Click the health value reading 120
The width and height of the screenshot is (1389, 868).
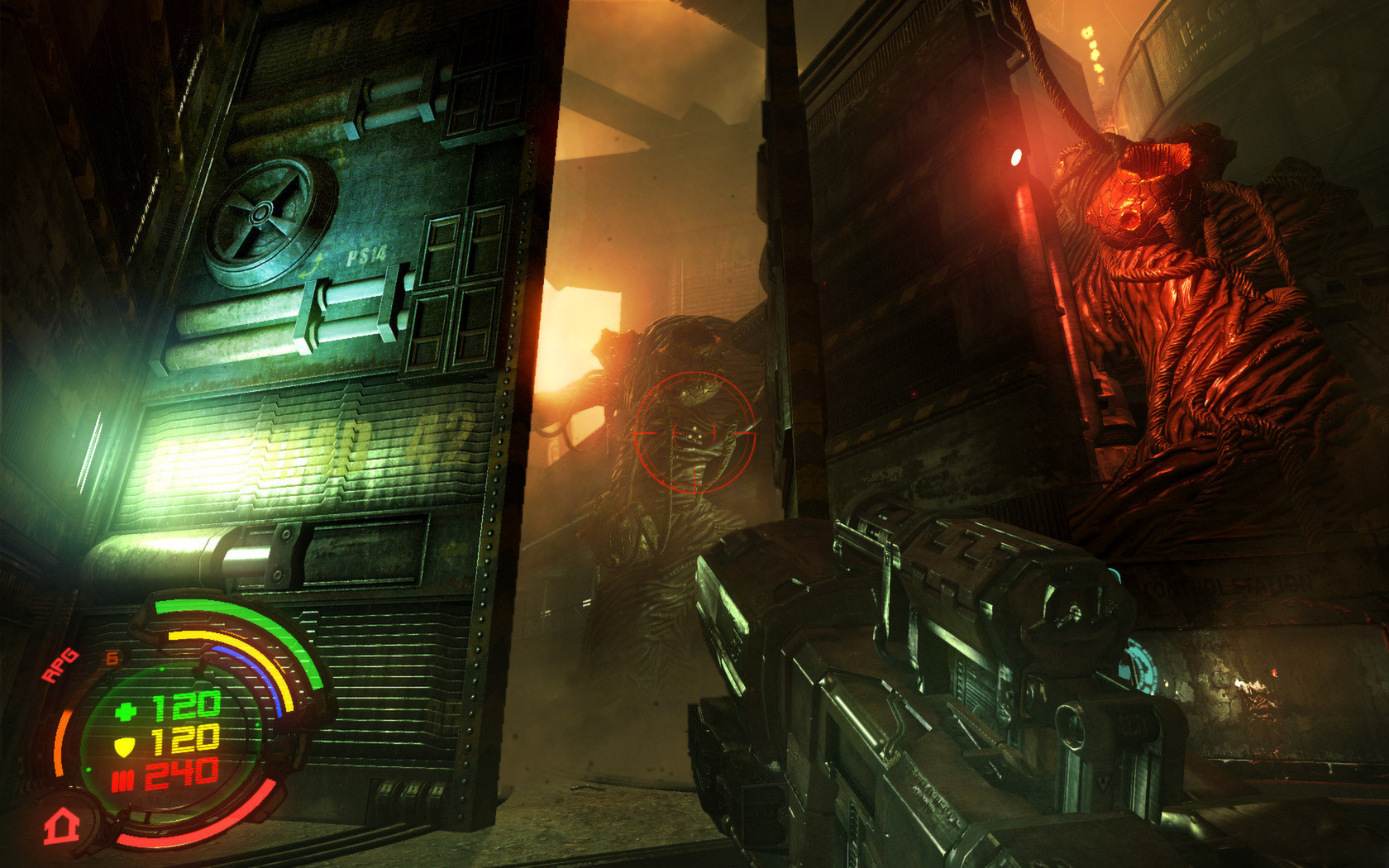coord(186,707)
